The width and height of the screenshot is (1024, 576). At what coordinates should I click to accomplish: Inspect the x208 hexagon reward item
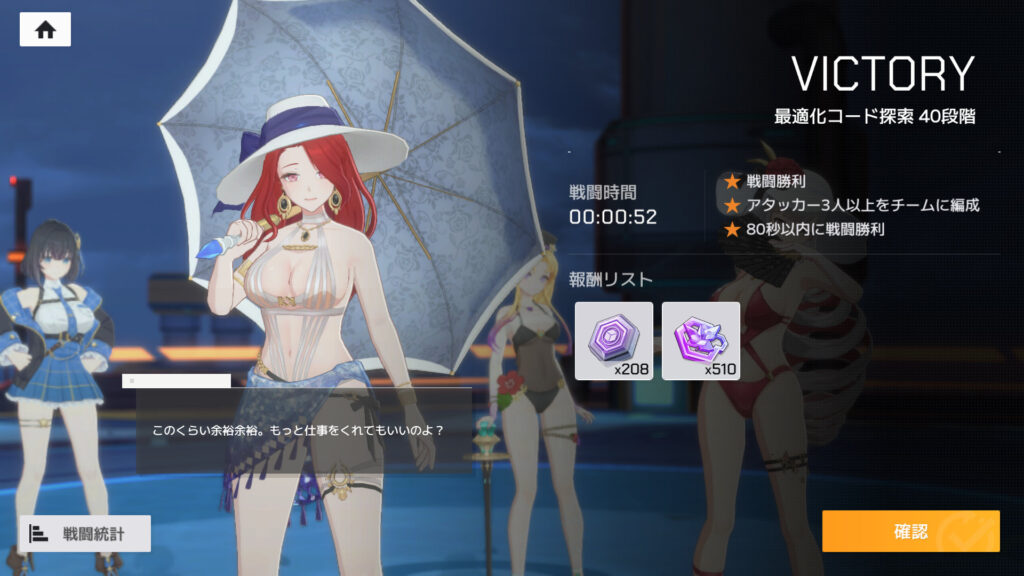614,340
